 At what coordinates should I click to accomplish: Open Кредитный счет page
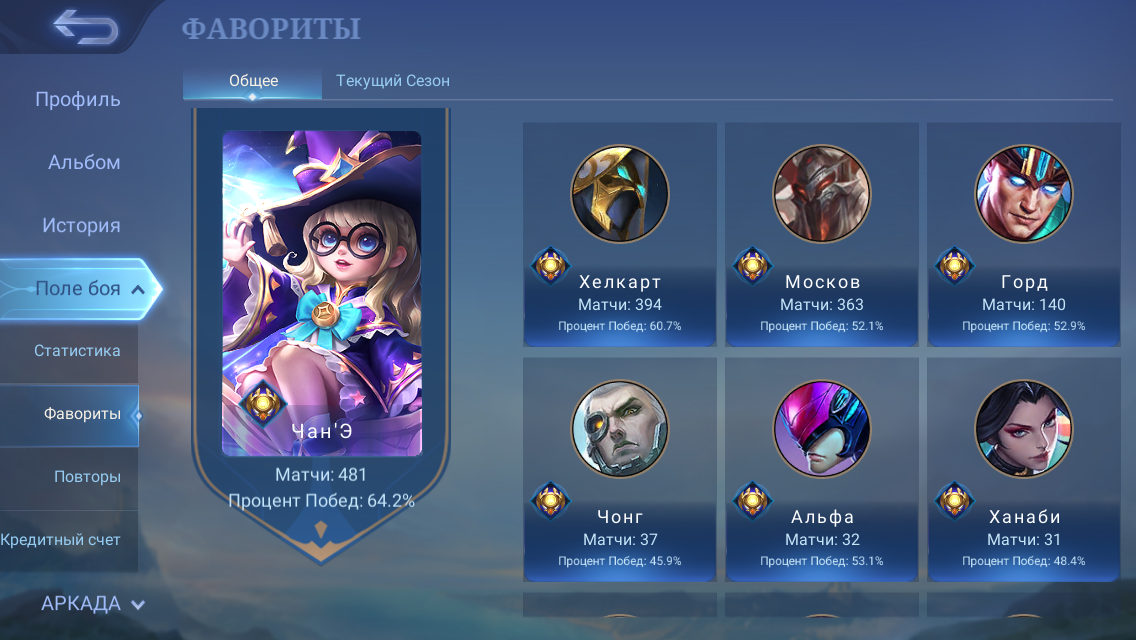tap(61, 540)
